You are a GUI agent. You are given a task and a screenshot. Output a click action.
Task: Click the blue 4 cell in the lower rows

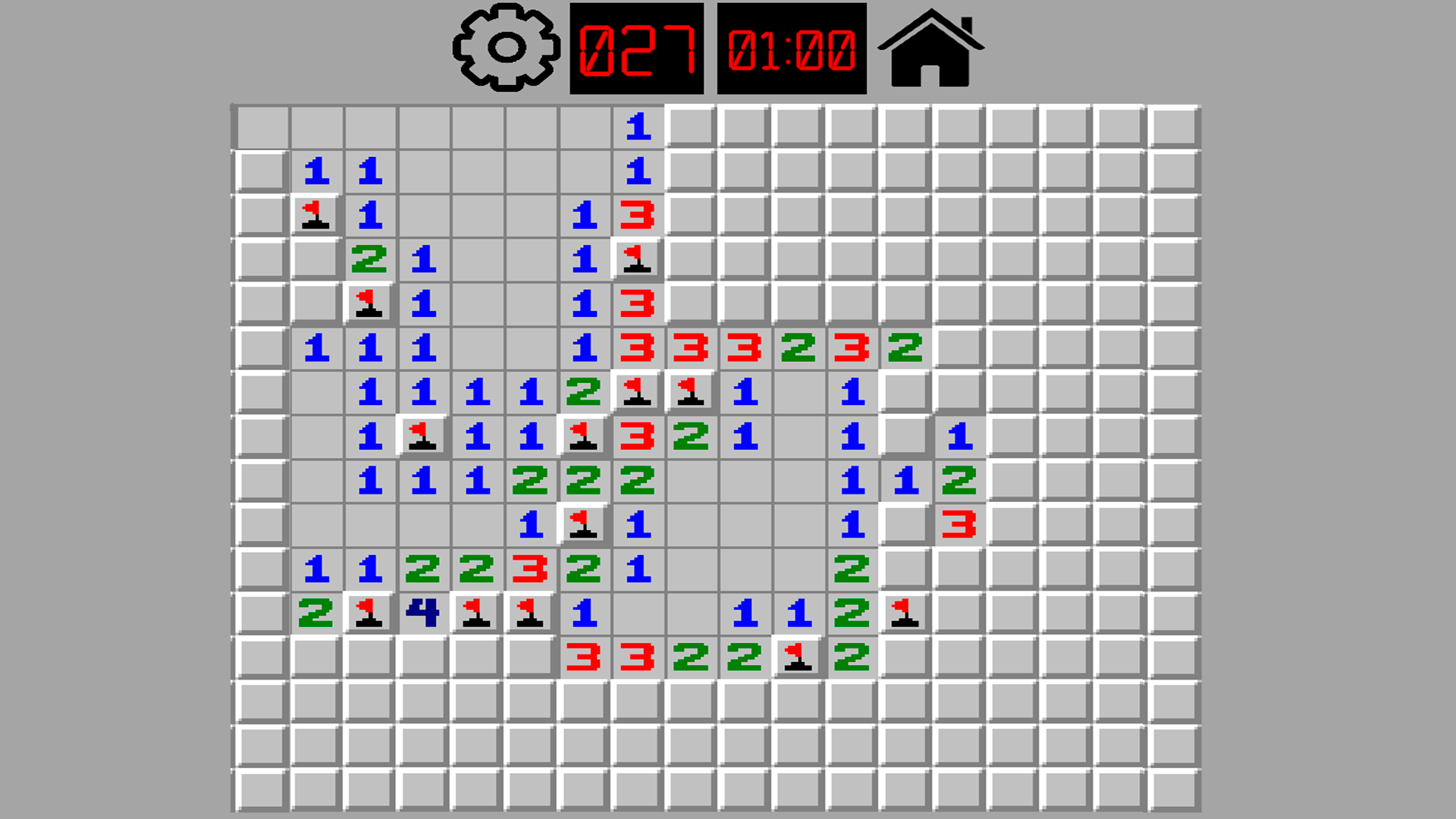(422, 611)
